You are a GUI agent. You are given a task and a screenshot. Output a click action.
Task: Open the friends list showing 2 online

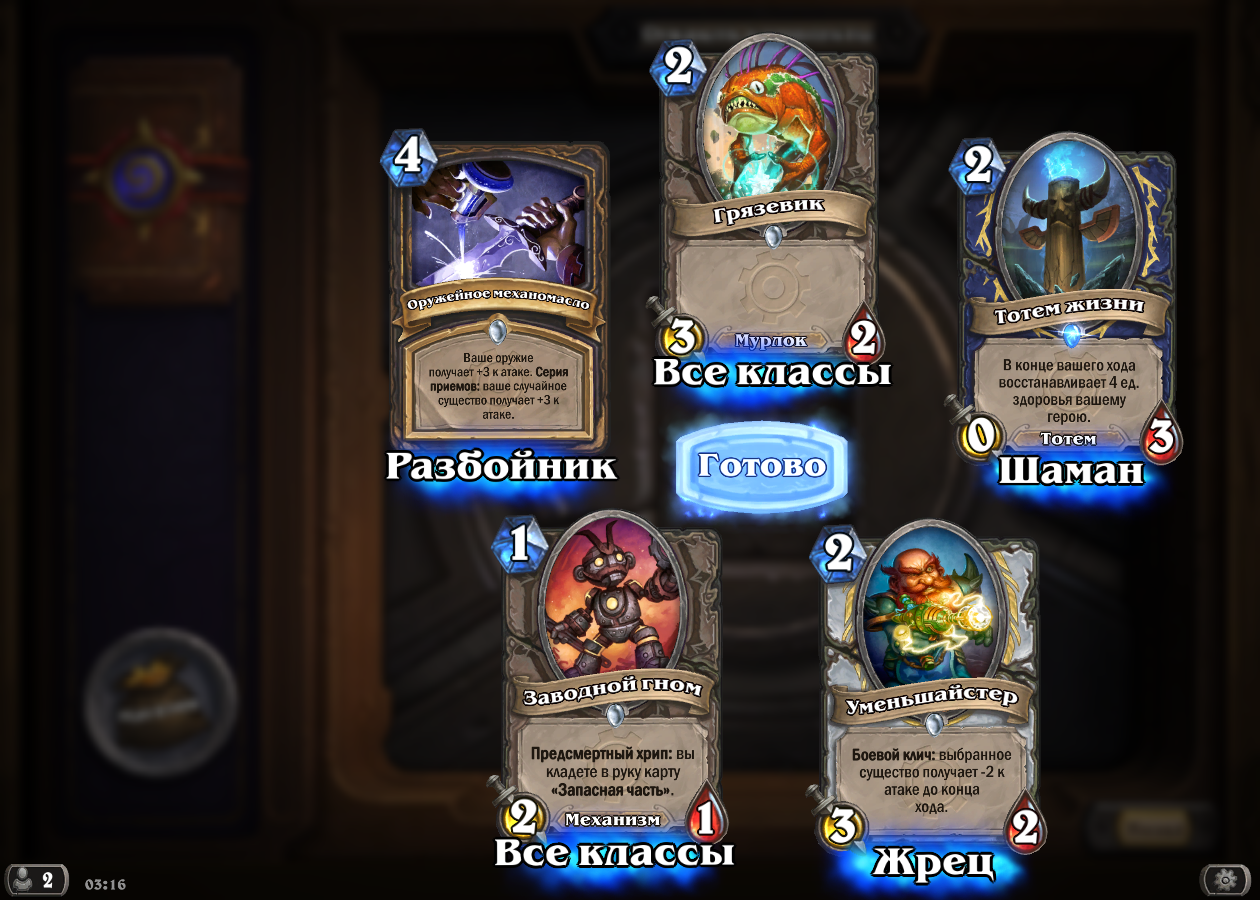pyautogui.click(x=36, y=880)
